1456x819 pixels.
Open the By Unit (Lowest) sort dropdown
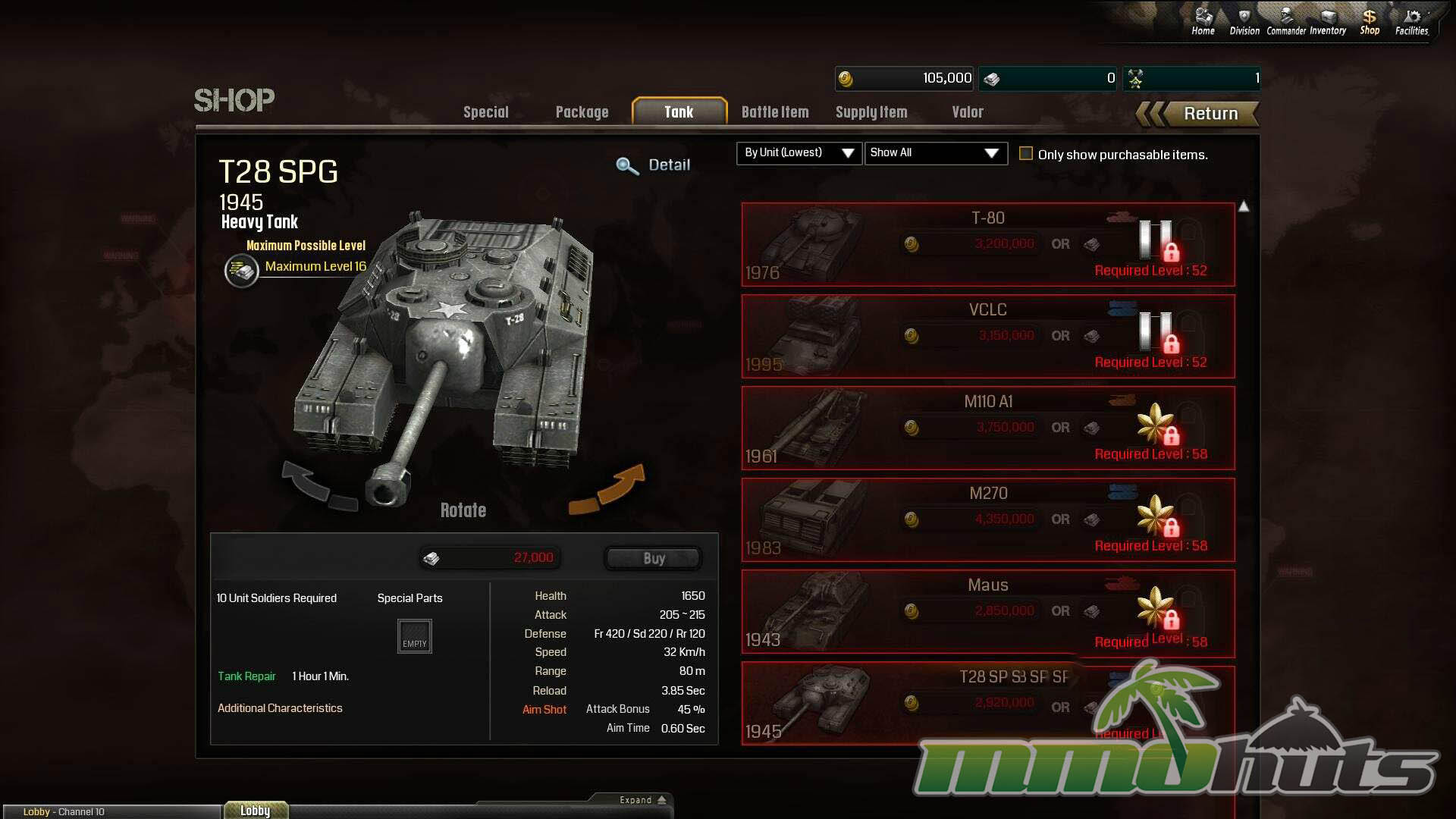pos(799,153)
